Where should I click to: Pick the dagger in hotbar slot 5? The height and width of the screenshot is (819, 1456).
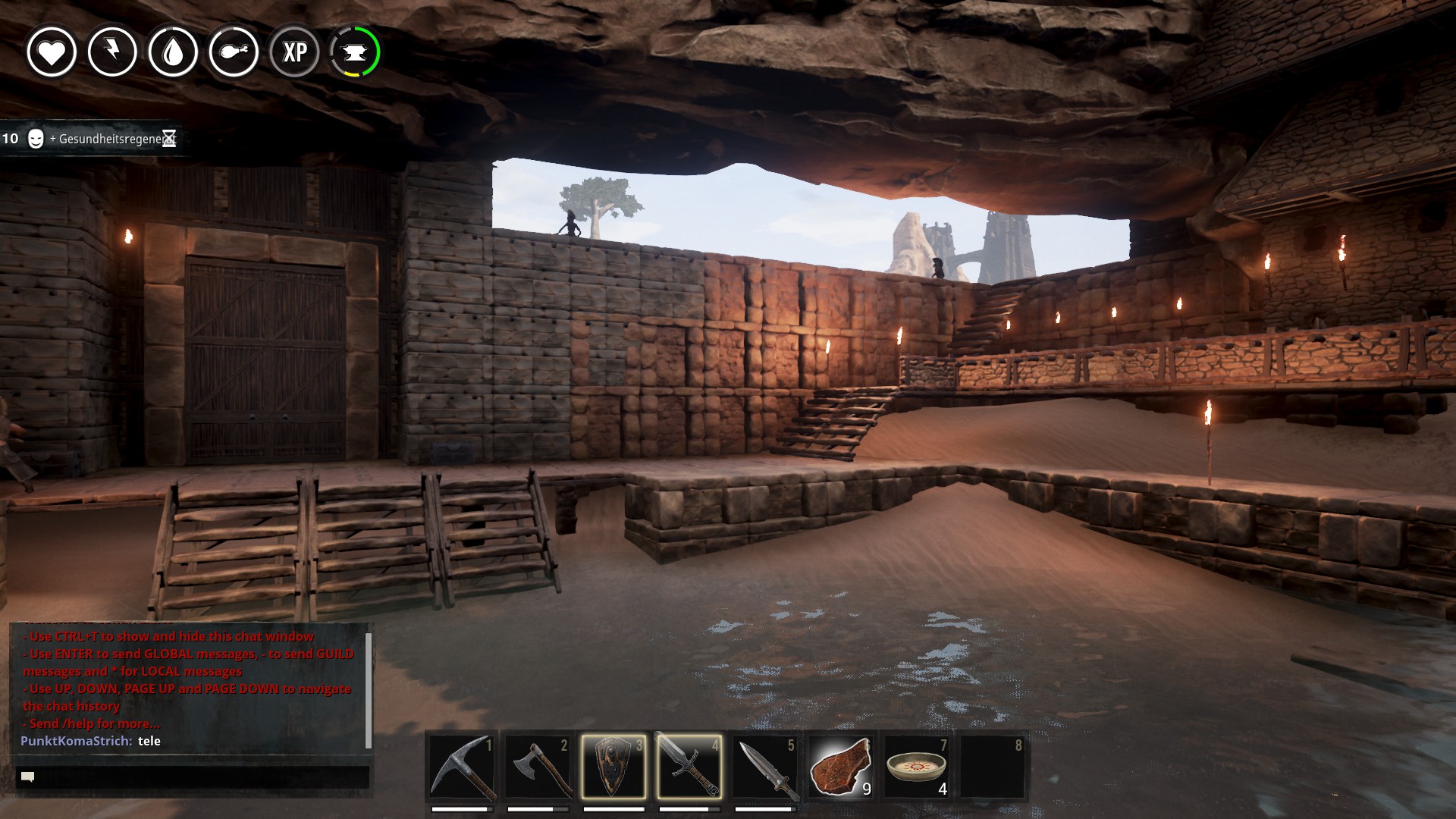click(765, 767)
